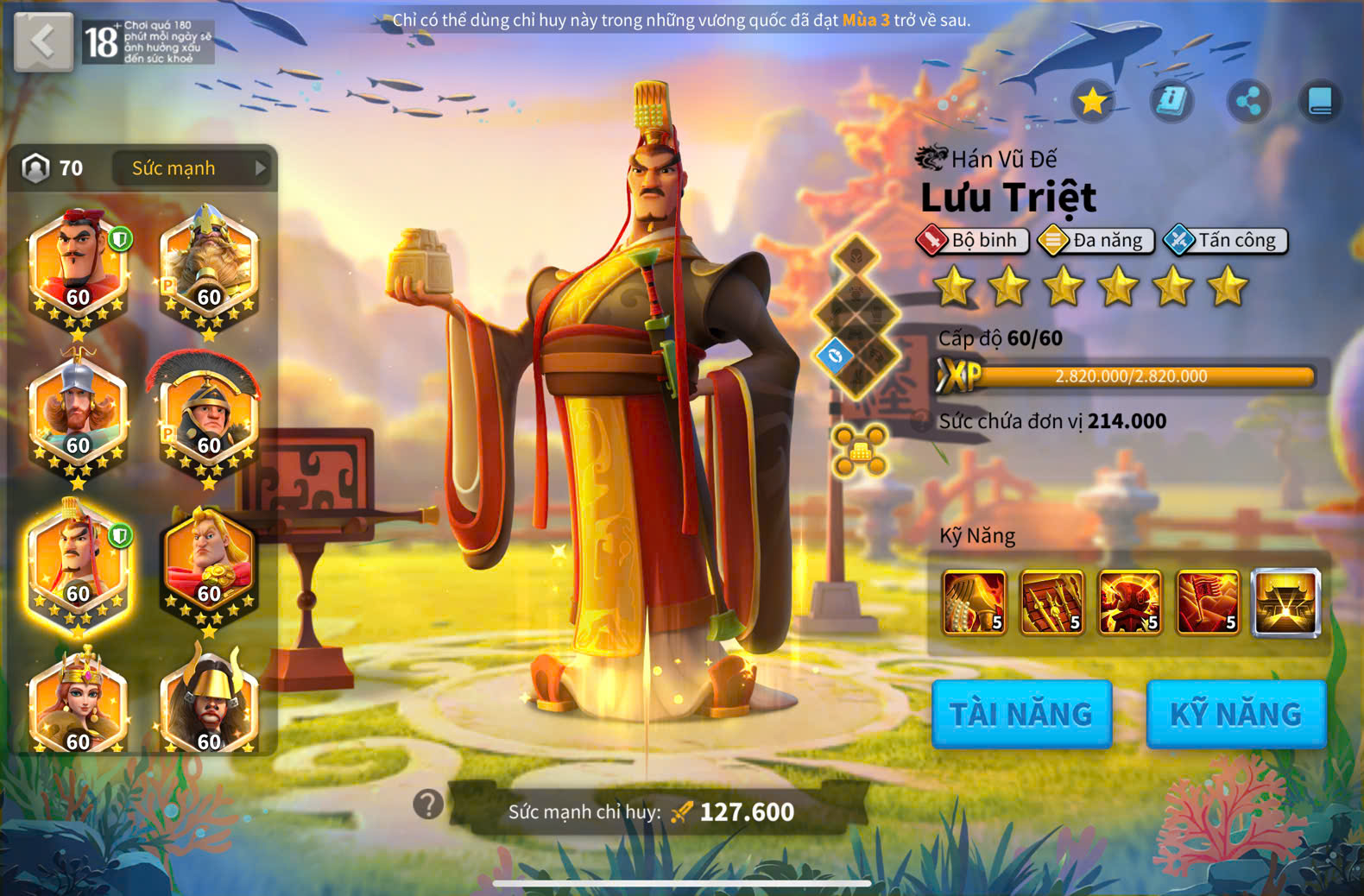Share this commander via share icon
The width and height of the screenshot is (1364, 896).
(x=1248, y=102)
